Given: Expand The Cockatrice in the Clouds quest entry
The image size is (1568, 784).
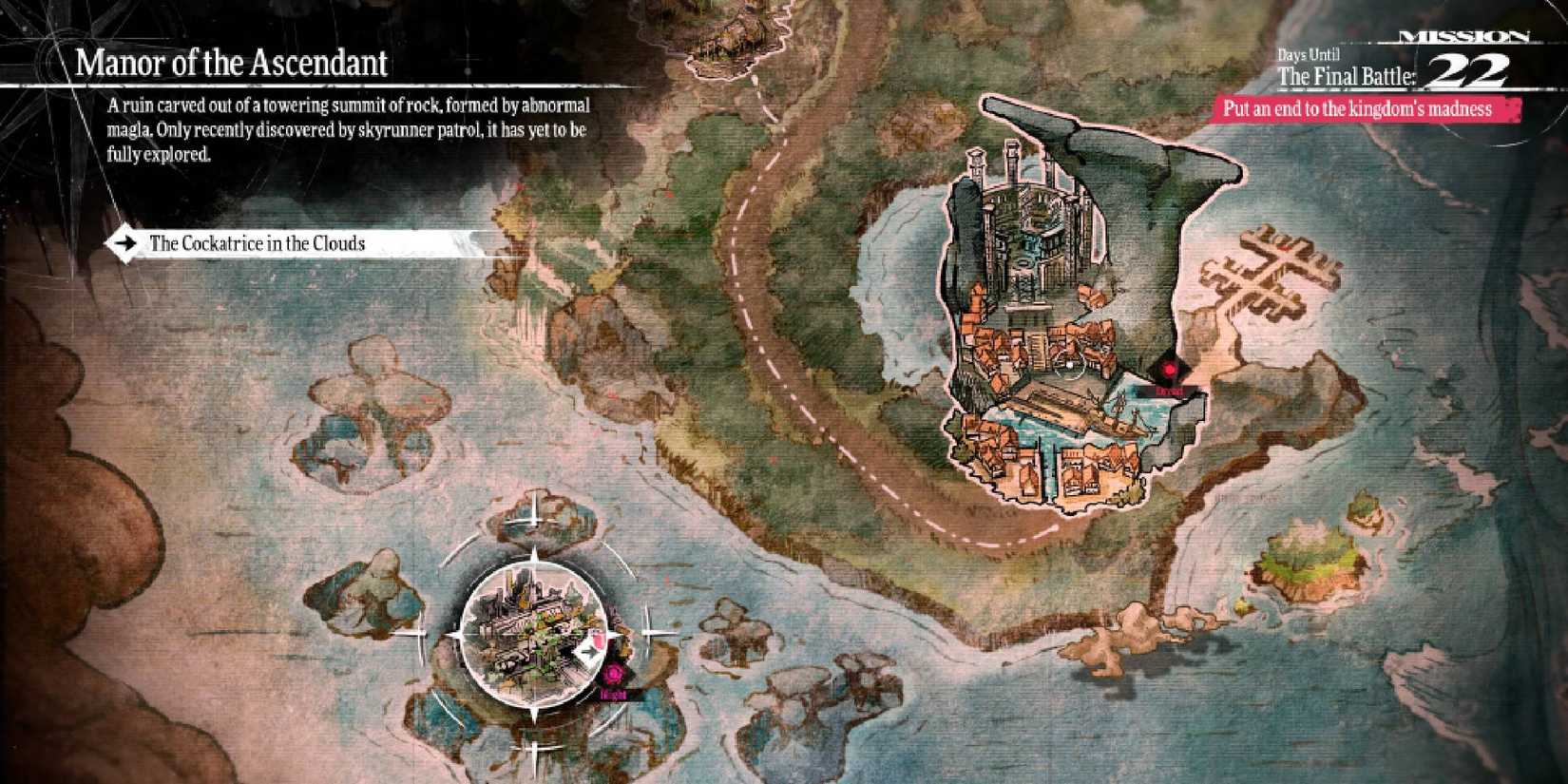Looking at the screenshot, I should [257, 242].
